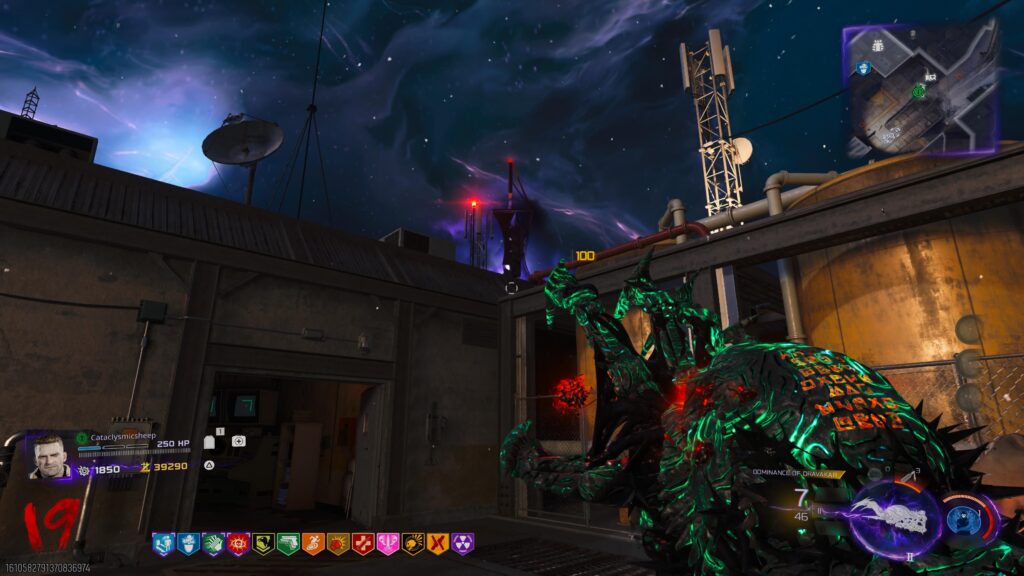Screen dimensions: 1024x576
Task: Click the red eye Death Perception perk
Action: click(238, 544)
